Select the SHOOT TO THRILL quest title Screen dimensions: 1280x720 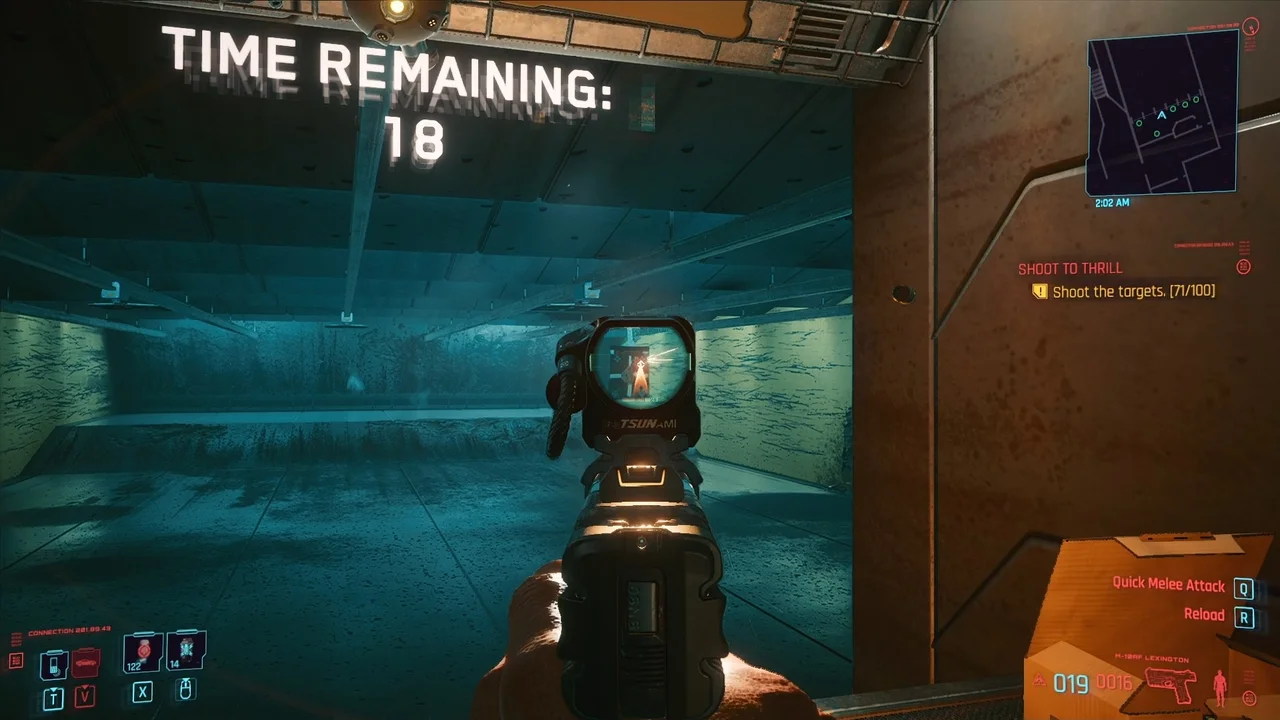pyautogui.click(x=1070, y=268)
